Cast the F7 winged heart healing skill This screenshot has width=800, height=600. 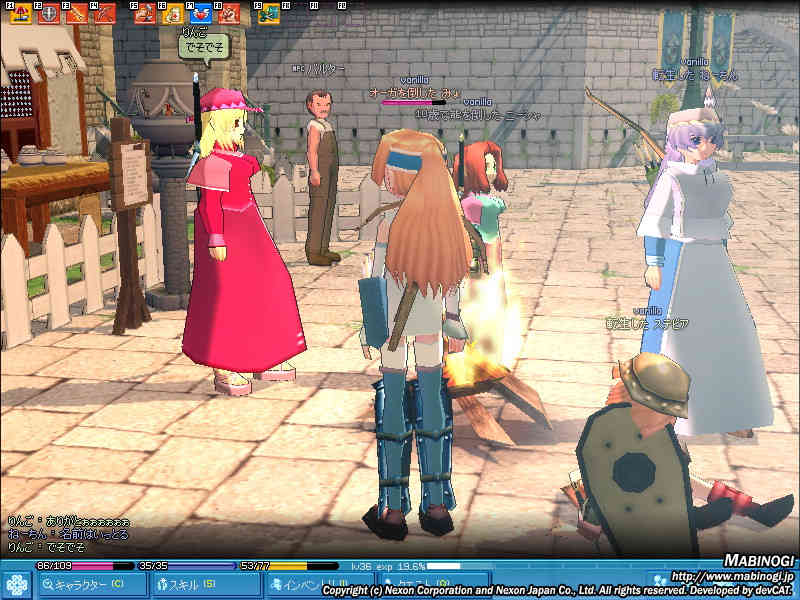200,14
